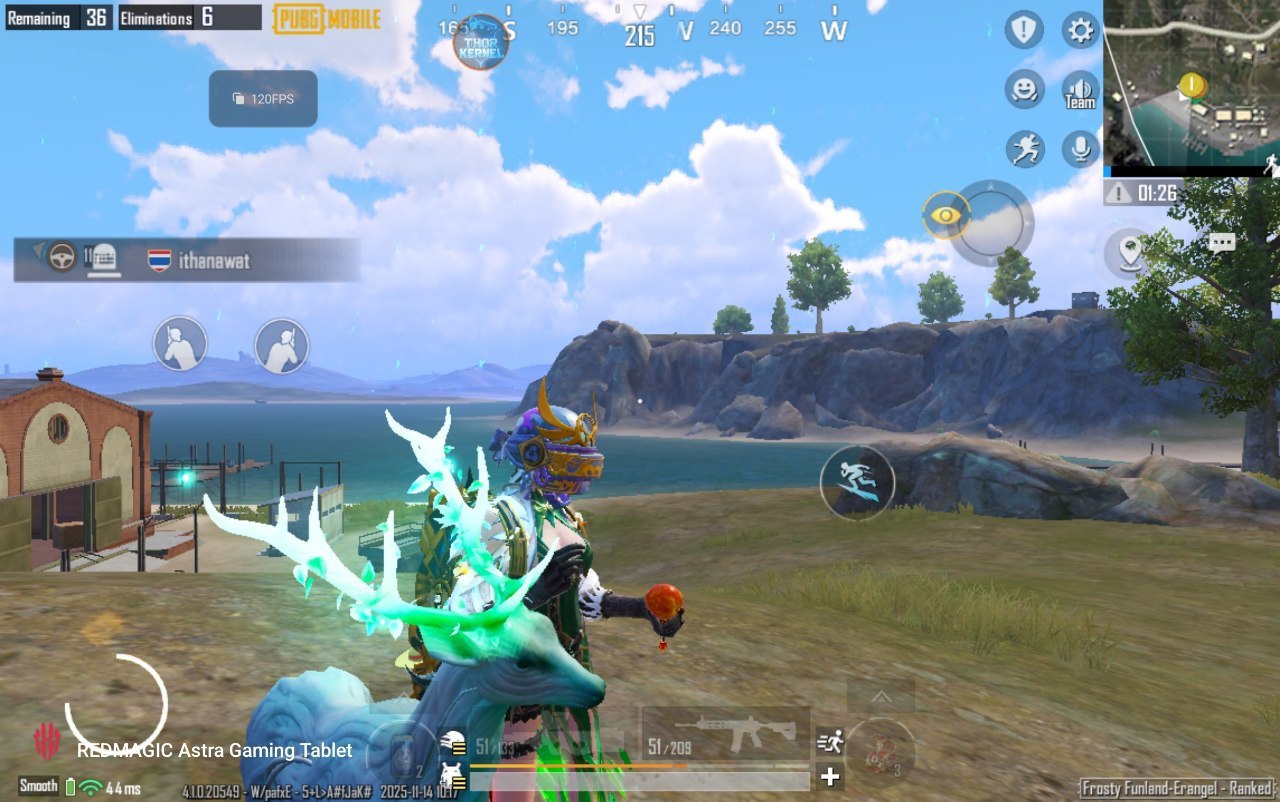Place a marker with the location pin button
Image resolution: width=1280 pixels, height=802 pixels.
pos(1130,250)
